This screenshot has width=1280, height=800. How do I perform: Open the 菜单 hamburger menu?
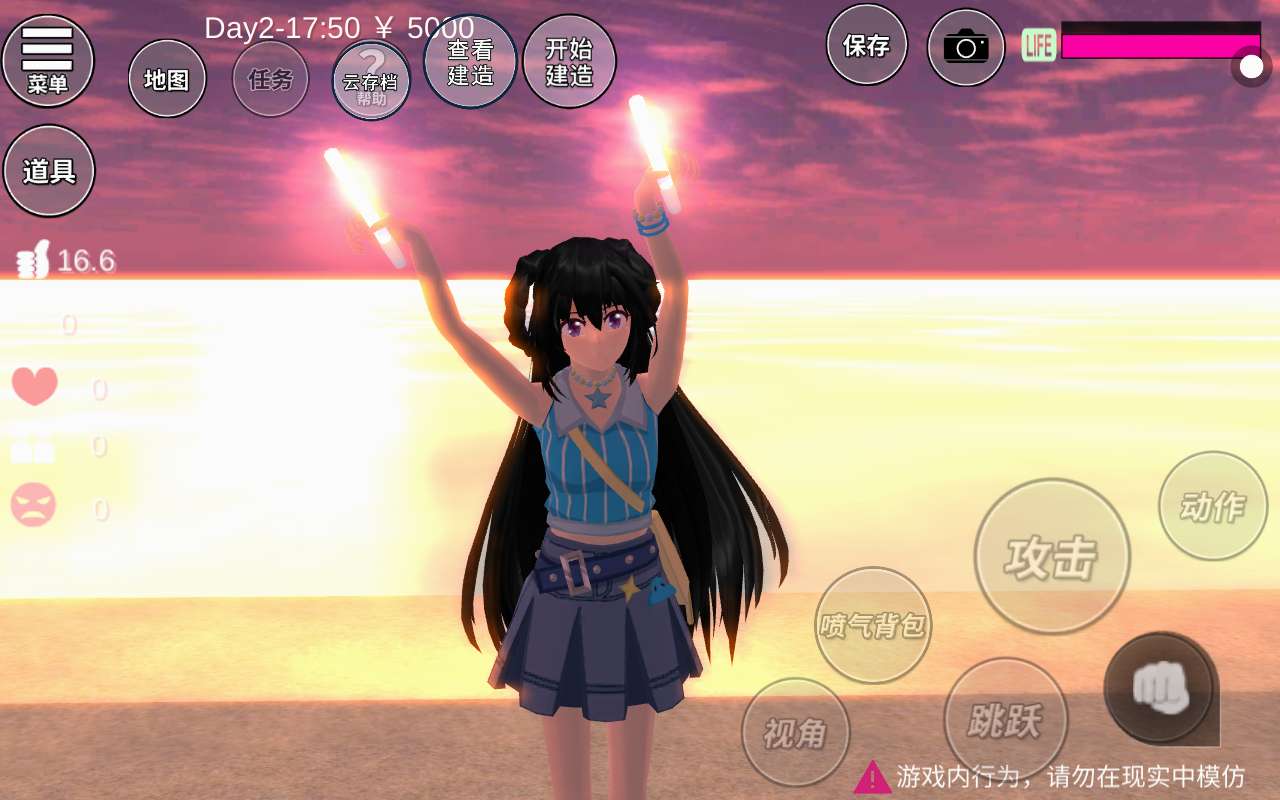click(x=48, y=60)
